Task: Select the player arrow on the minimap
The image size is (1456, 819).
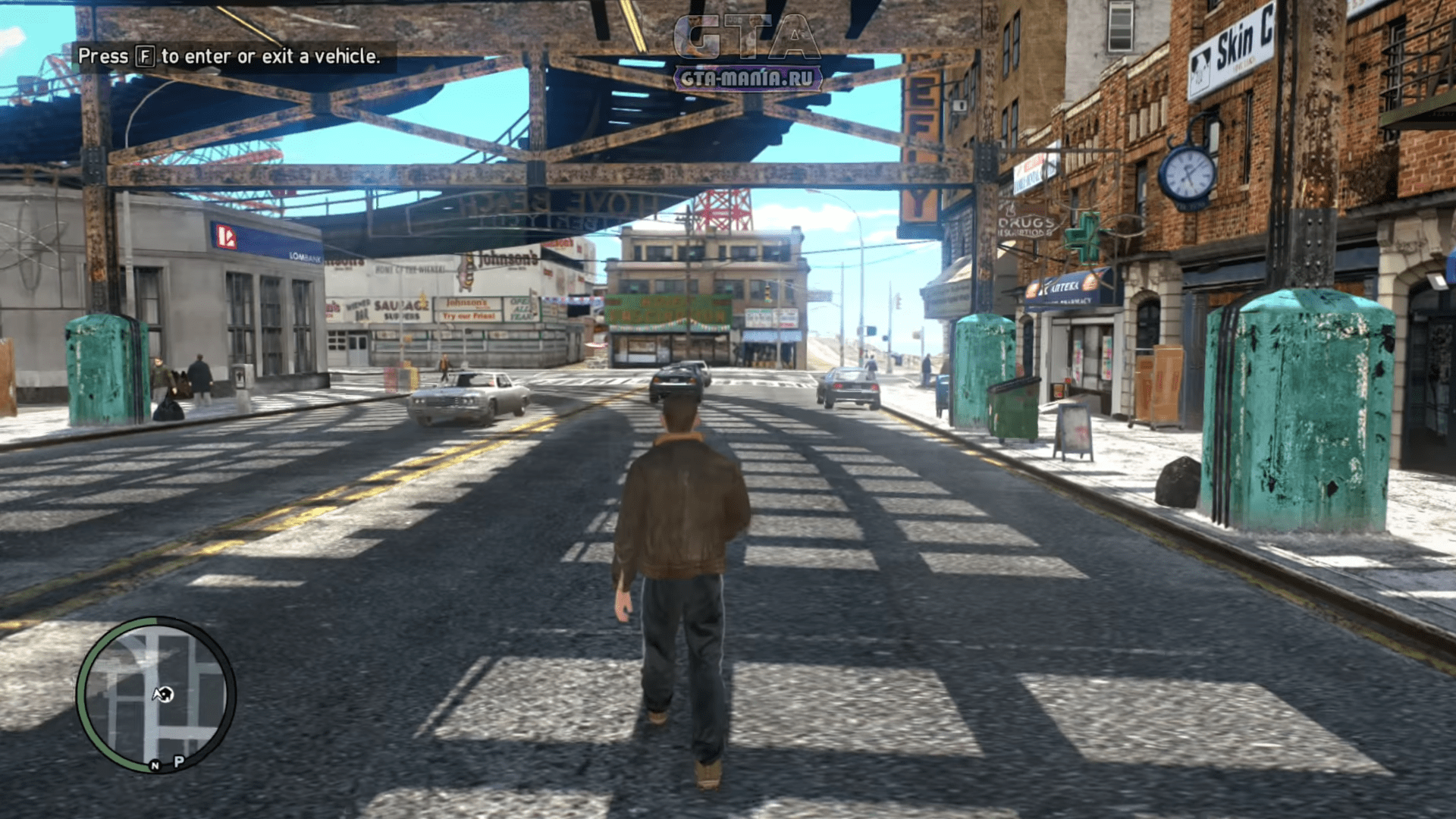Action: (162, 694)
